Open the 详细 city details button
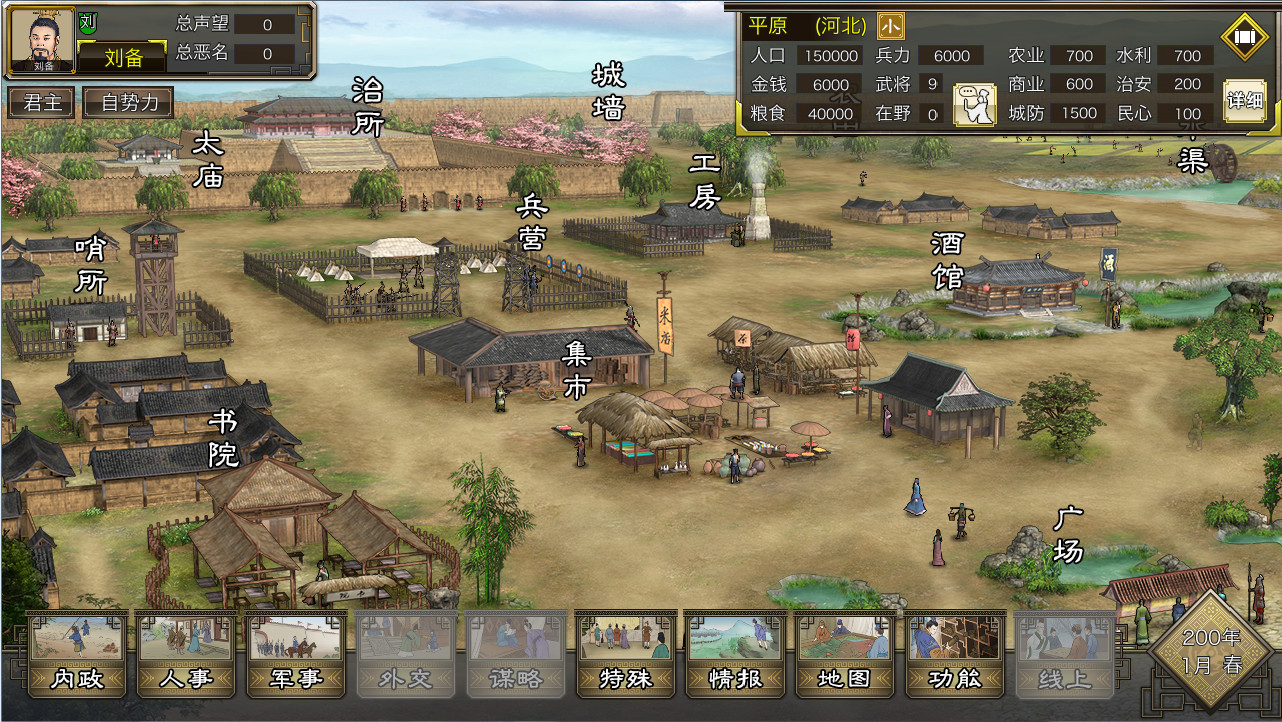The image size is (1282, 722). (x=1245, y=101)
